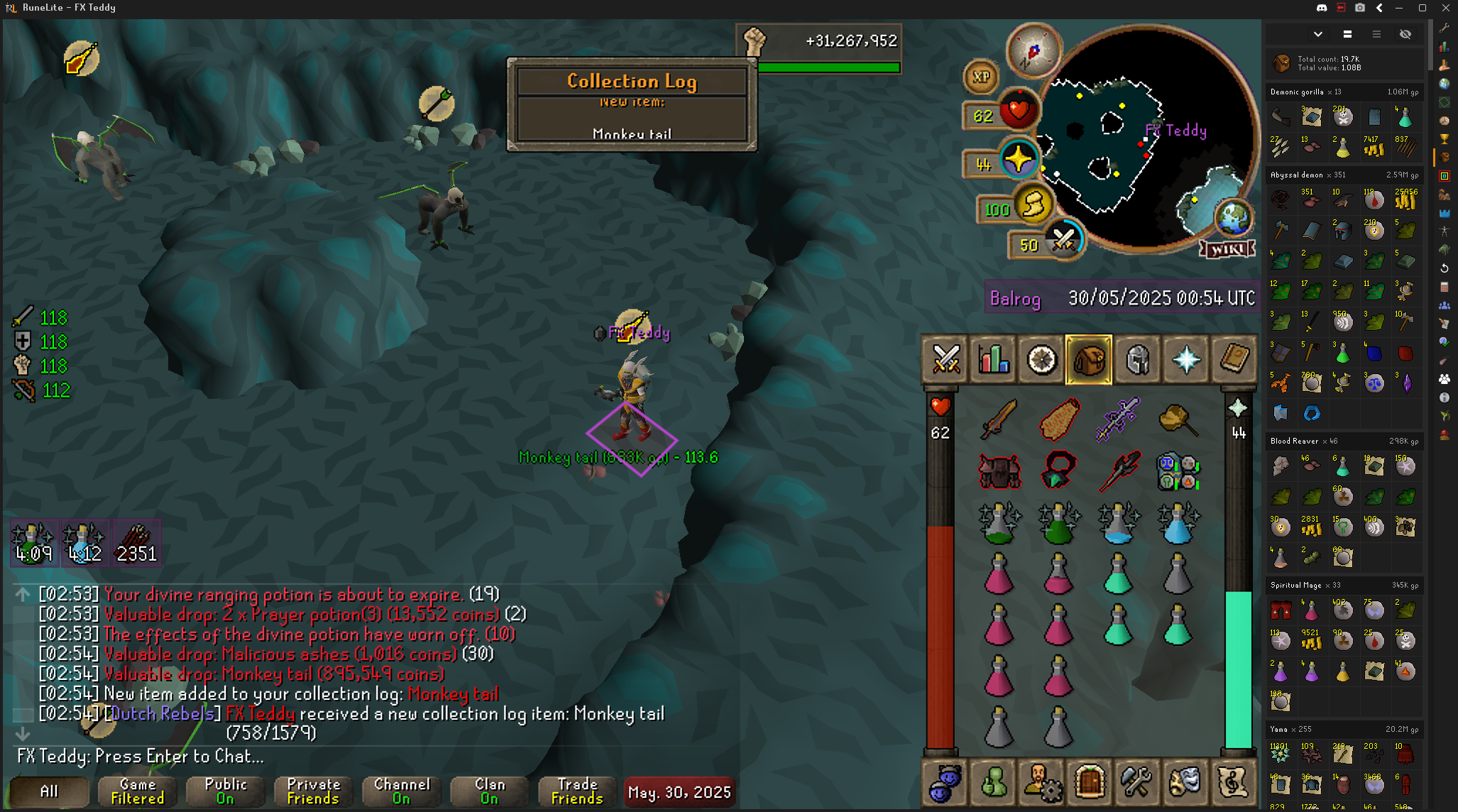The image size is (1458, 812).
Task: Select the All chat filter
Action: (49, 791)
